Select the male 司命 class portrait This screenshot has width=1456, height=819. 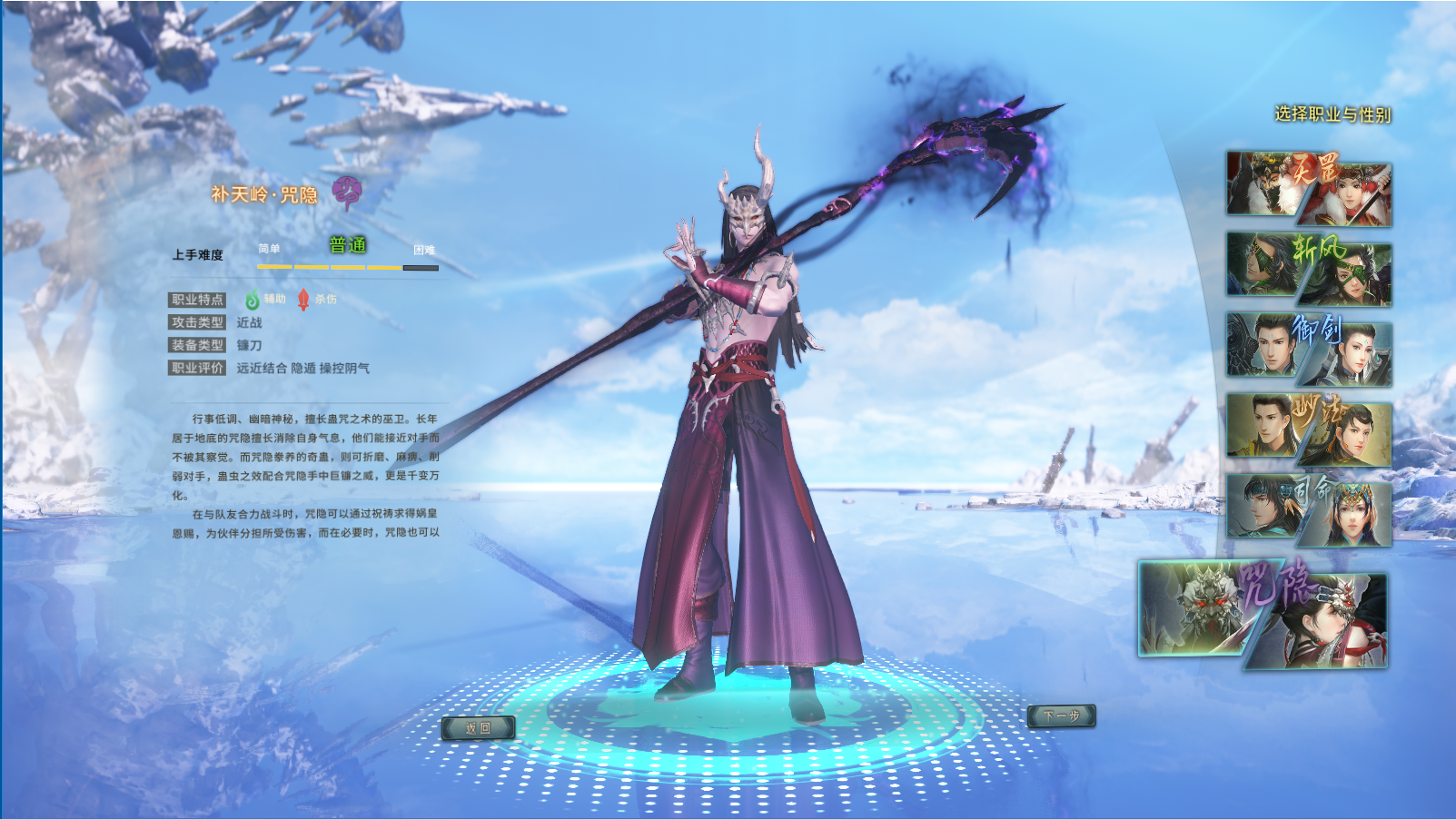click(x=1262, y=505)
